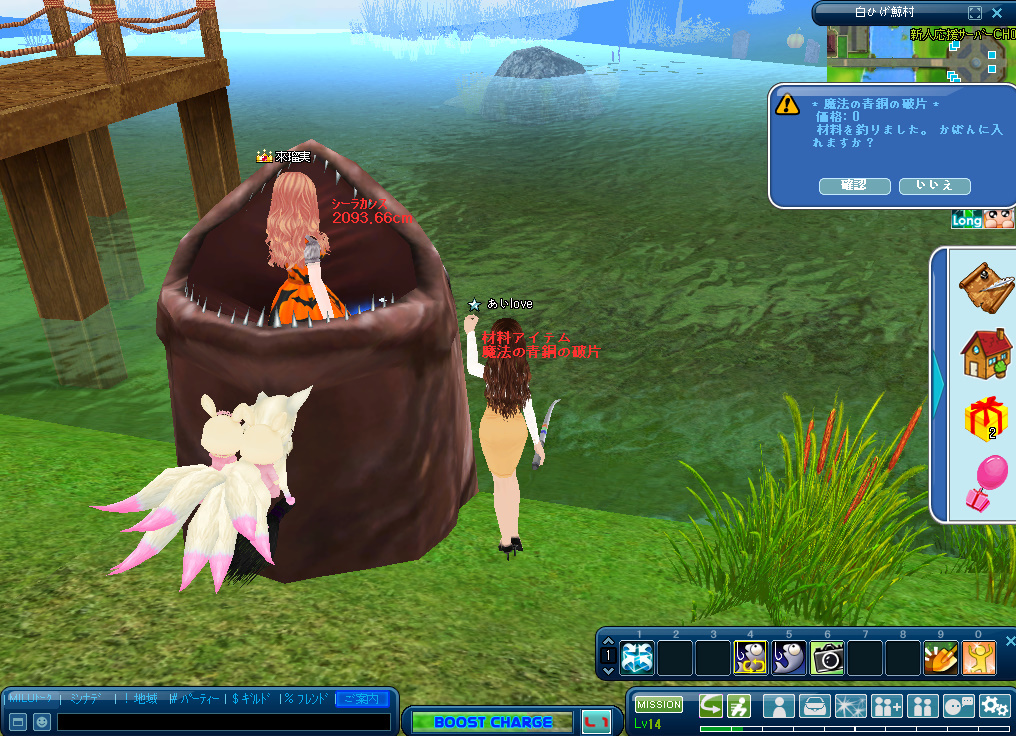The image size is (1016, 736).
Task: Open the house icon in side panel
Action: [986, 353]
